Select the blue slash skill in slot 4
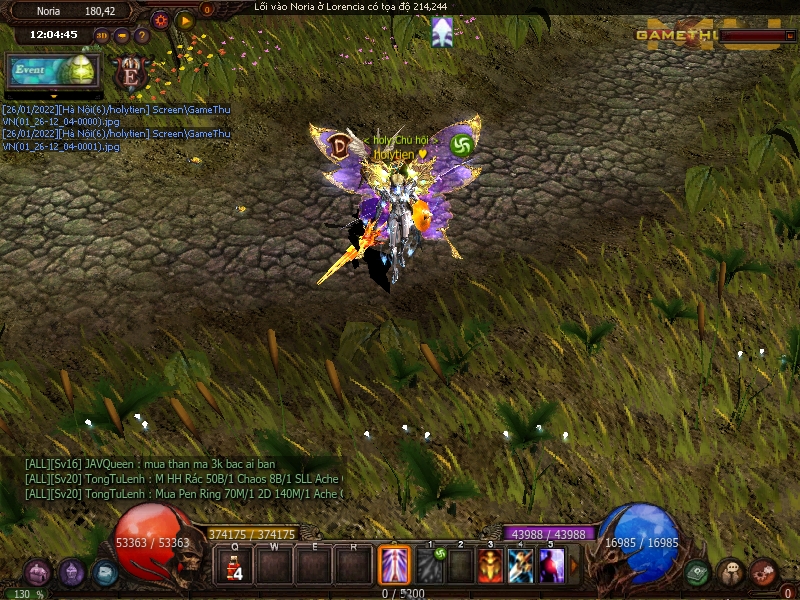This screenshot has height=600, width=800. point(521,566)
